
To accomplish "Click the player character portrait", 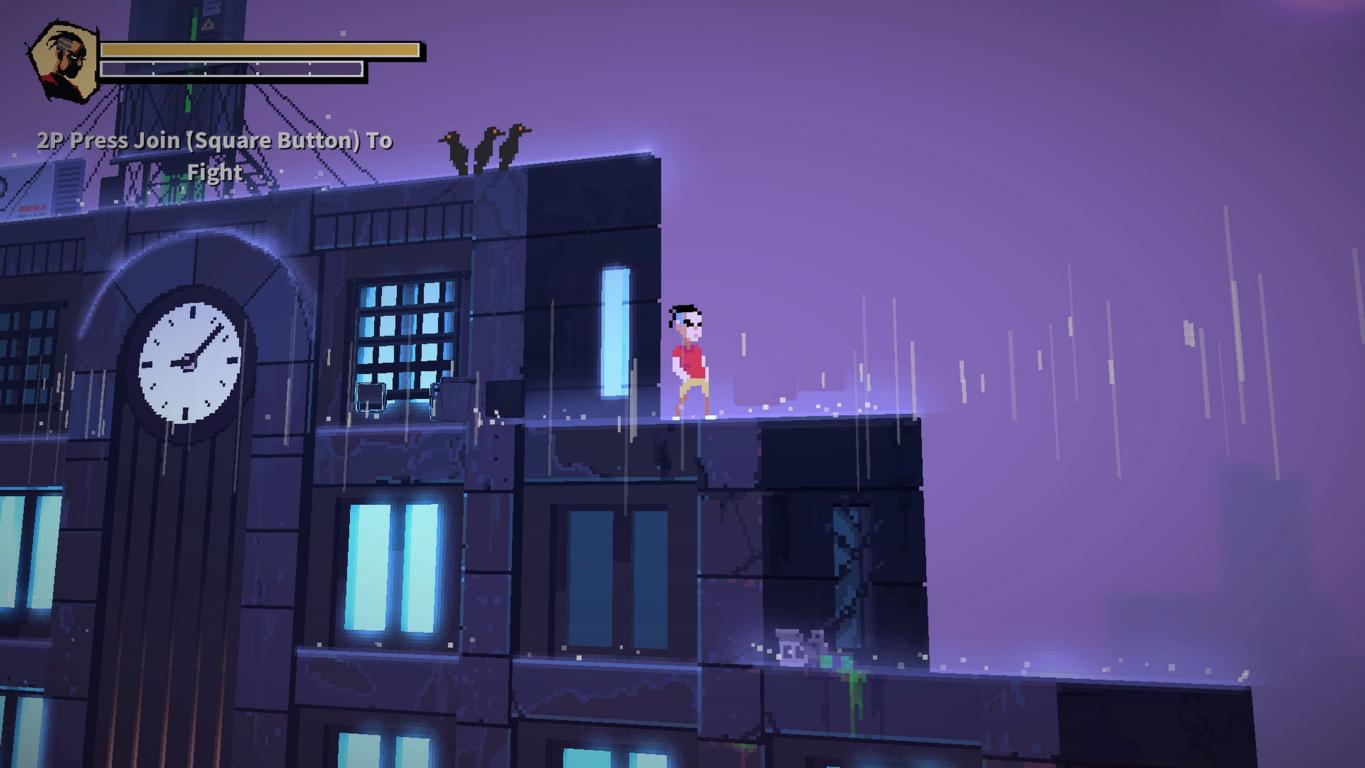I will pos(63,62).
